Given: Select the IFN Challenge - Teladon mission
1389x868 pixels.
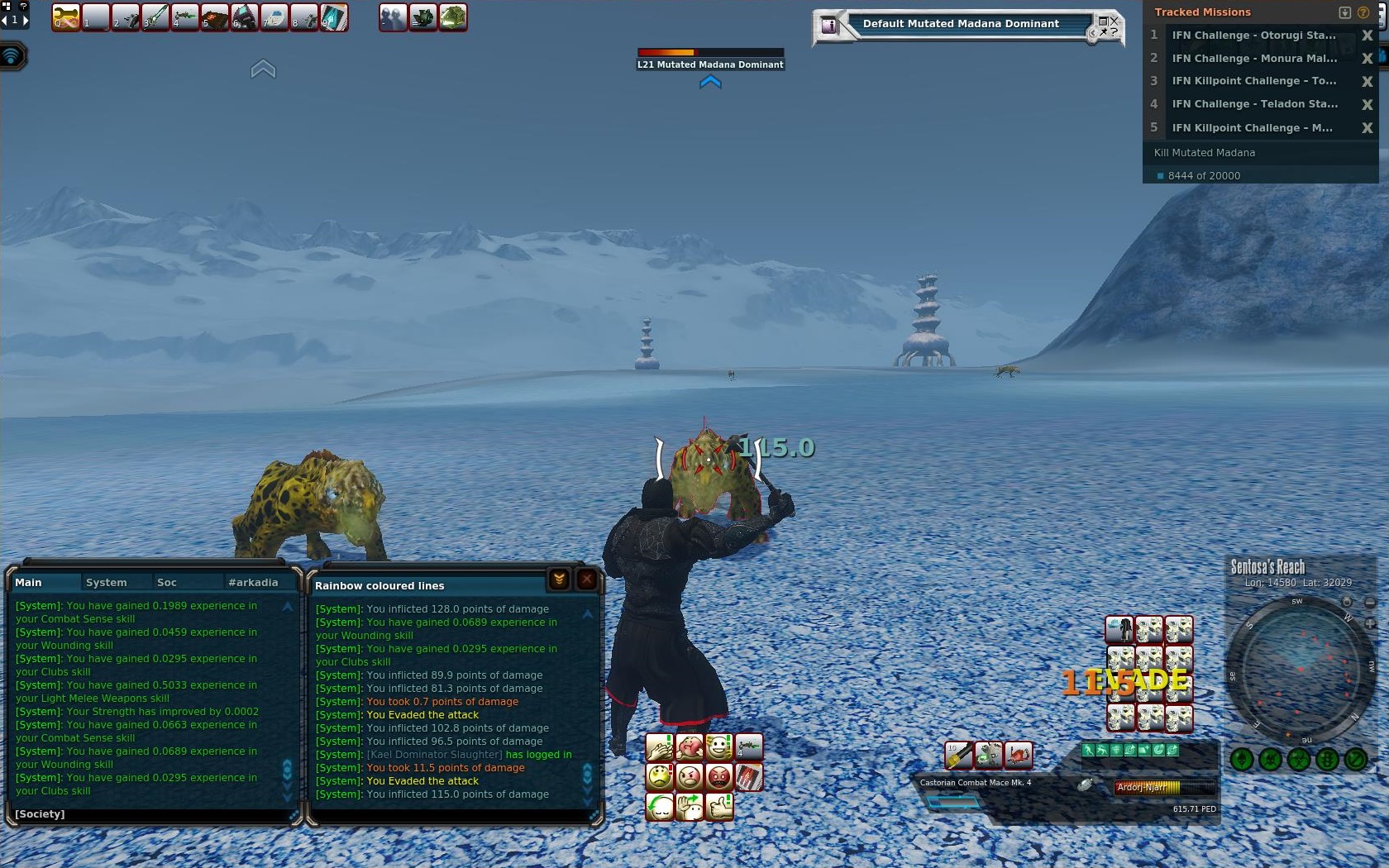Looking at the screenshot, I should click(x=1253, y=104).
